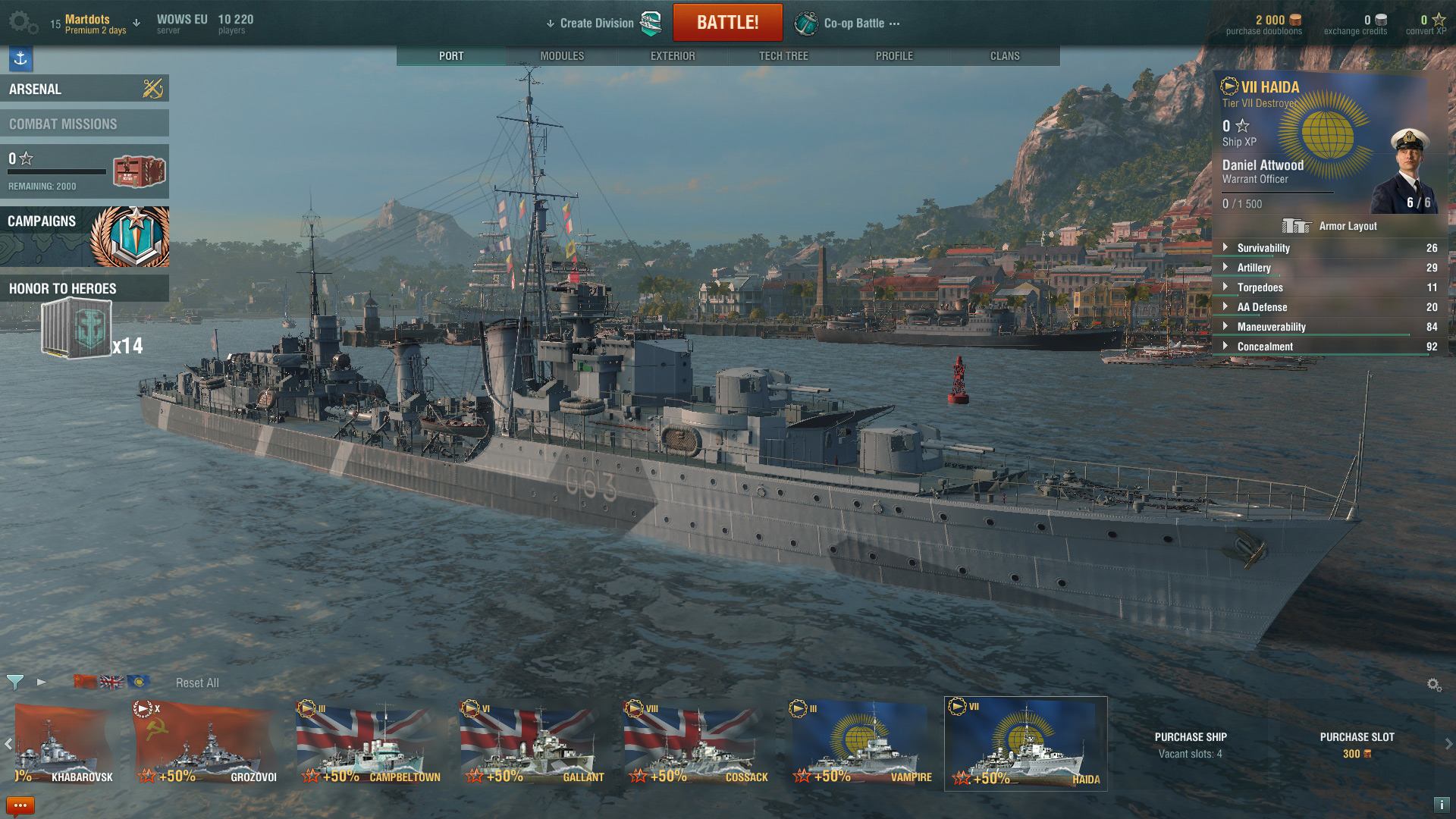Switch to the Tech Tree tab
The width and height of the screenshot is (1456, 819).
pos(783,55)
